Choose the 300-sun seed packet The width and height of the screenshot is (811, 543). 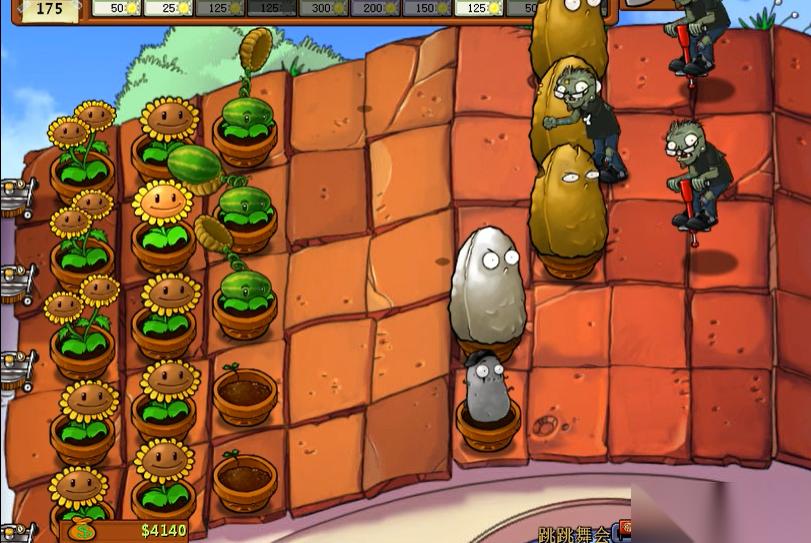click(324, 8)
